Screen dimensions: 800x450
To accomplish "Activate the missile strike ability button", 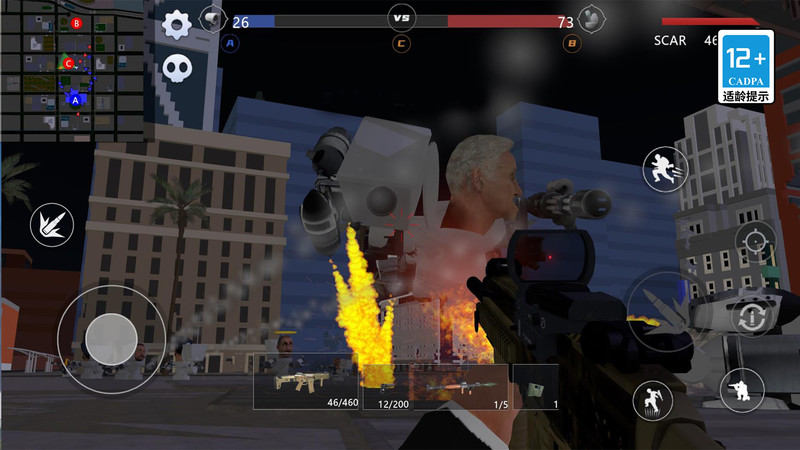I will (x=50, y=222).
